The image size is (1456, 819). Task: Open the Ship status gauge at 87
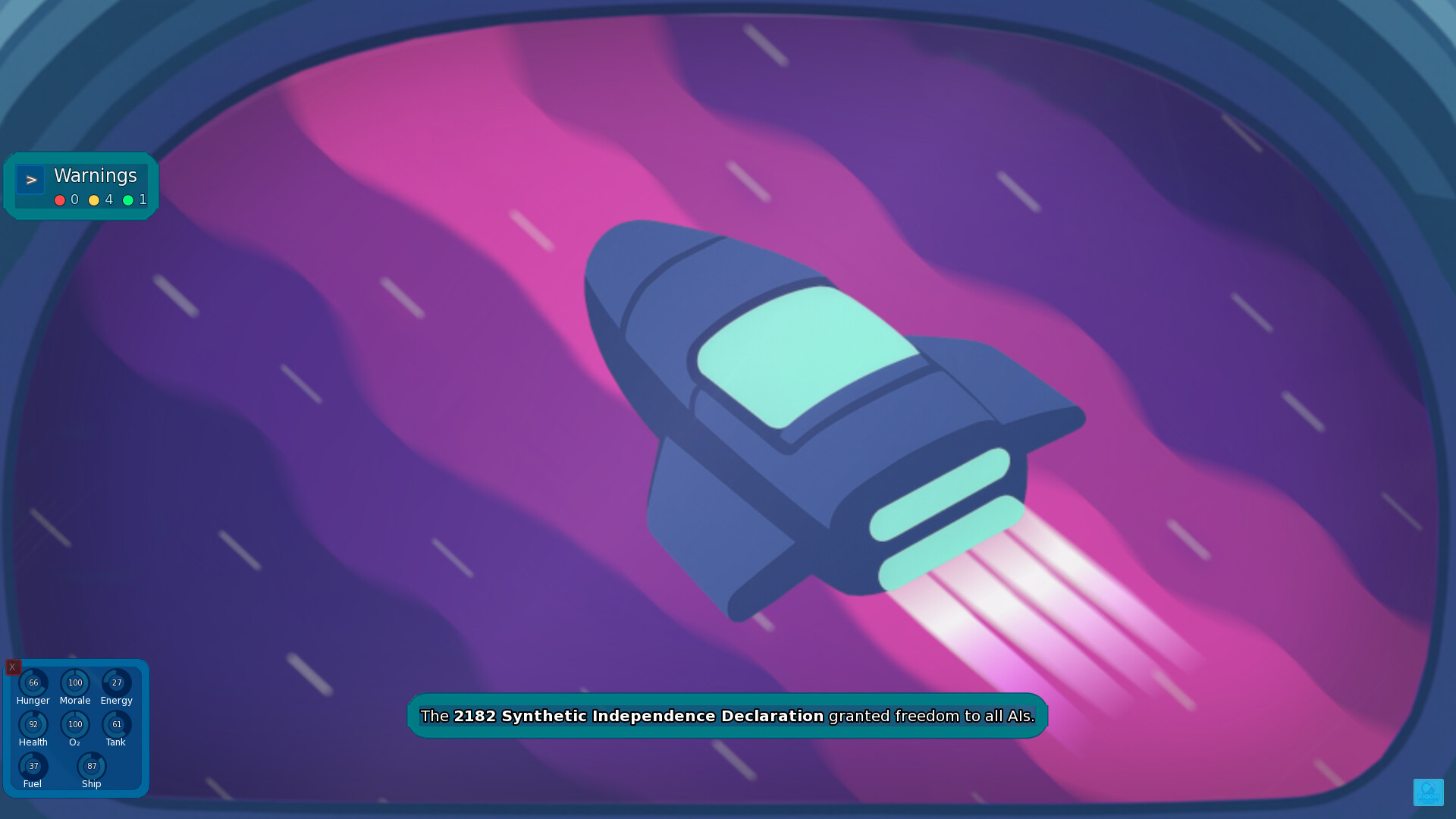[92, 766]
